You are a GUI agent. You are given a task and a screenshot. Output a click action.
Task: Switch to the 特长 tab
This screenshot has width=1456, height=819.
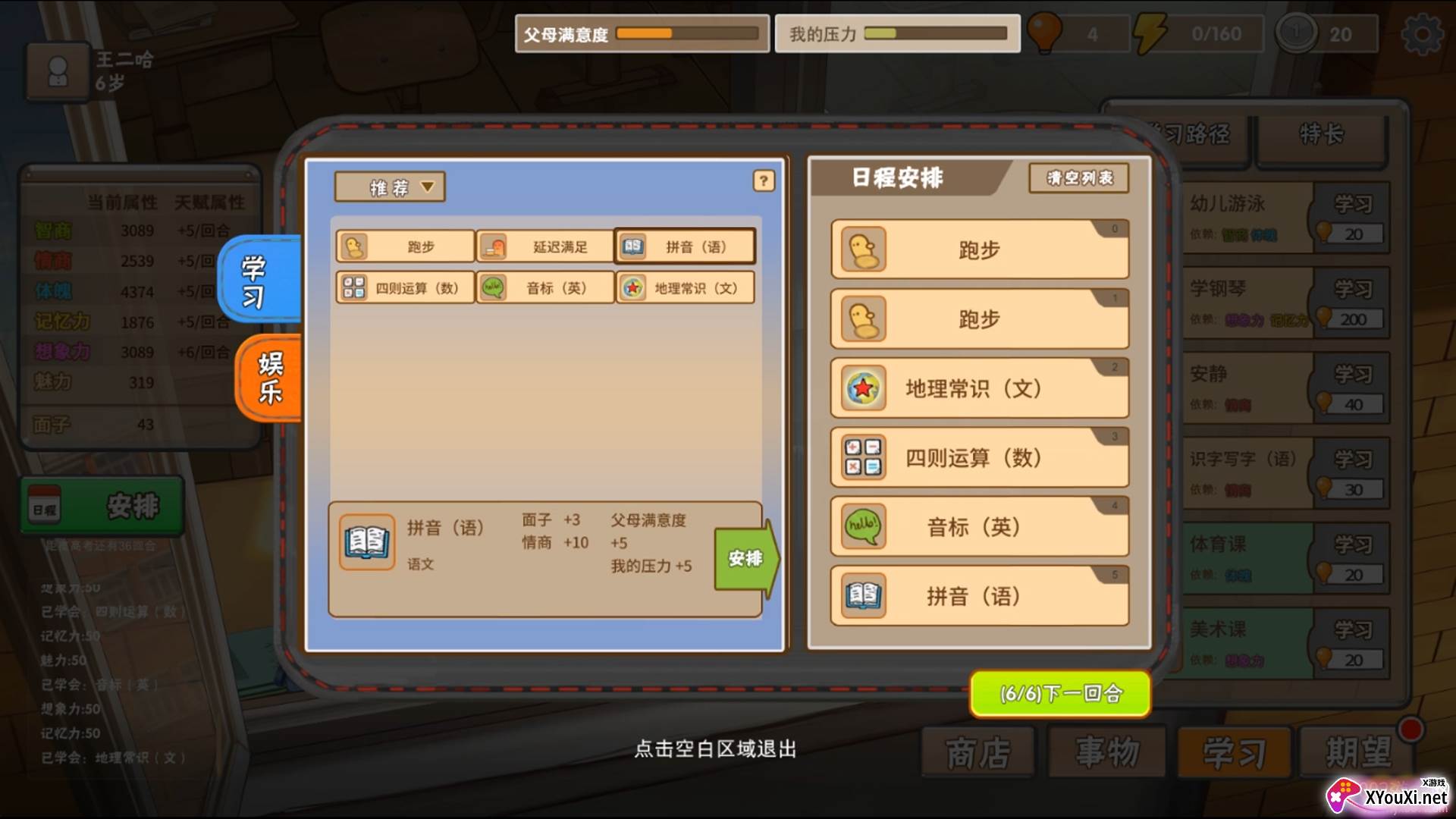point(1323,135)
